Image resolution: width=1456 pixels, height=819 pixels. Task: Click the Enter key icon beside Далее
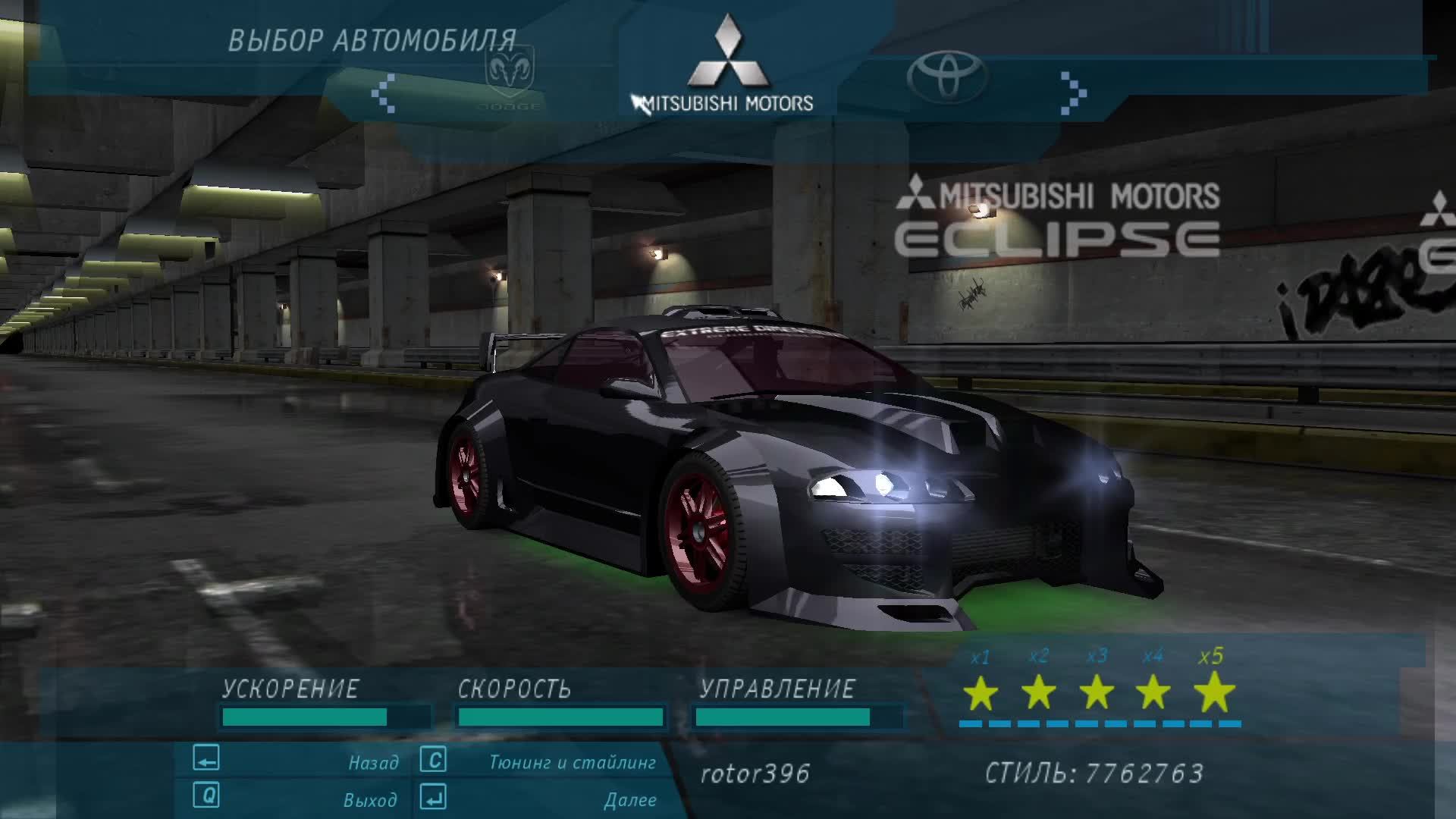tap(432, 798)
